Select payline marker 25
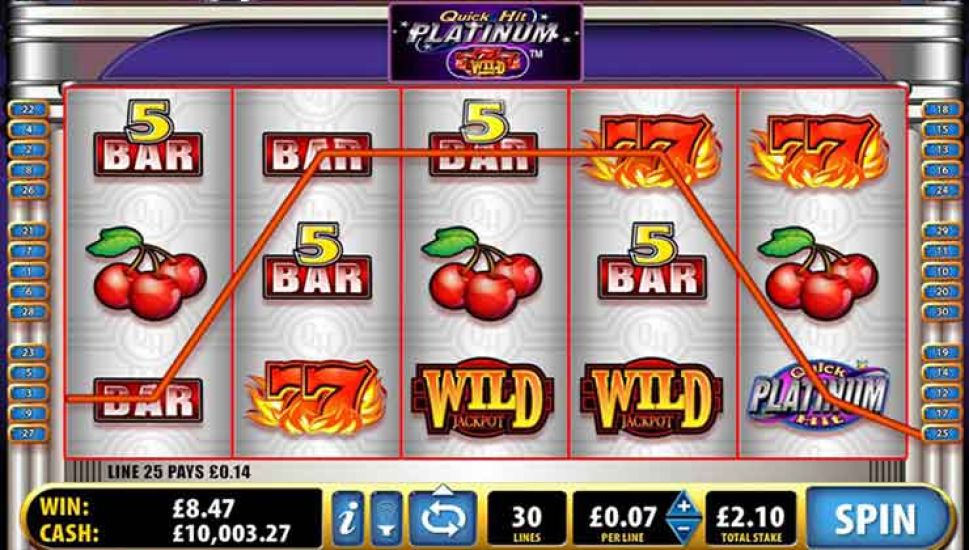 [x=941, y=433]
